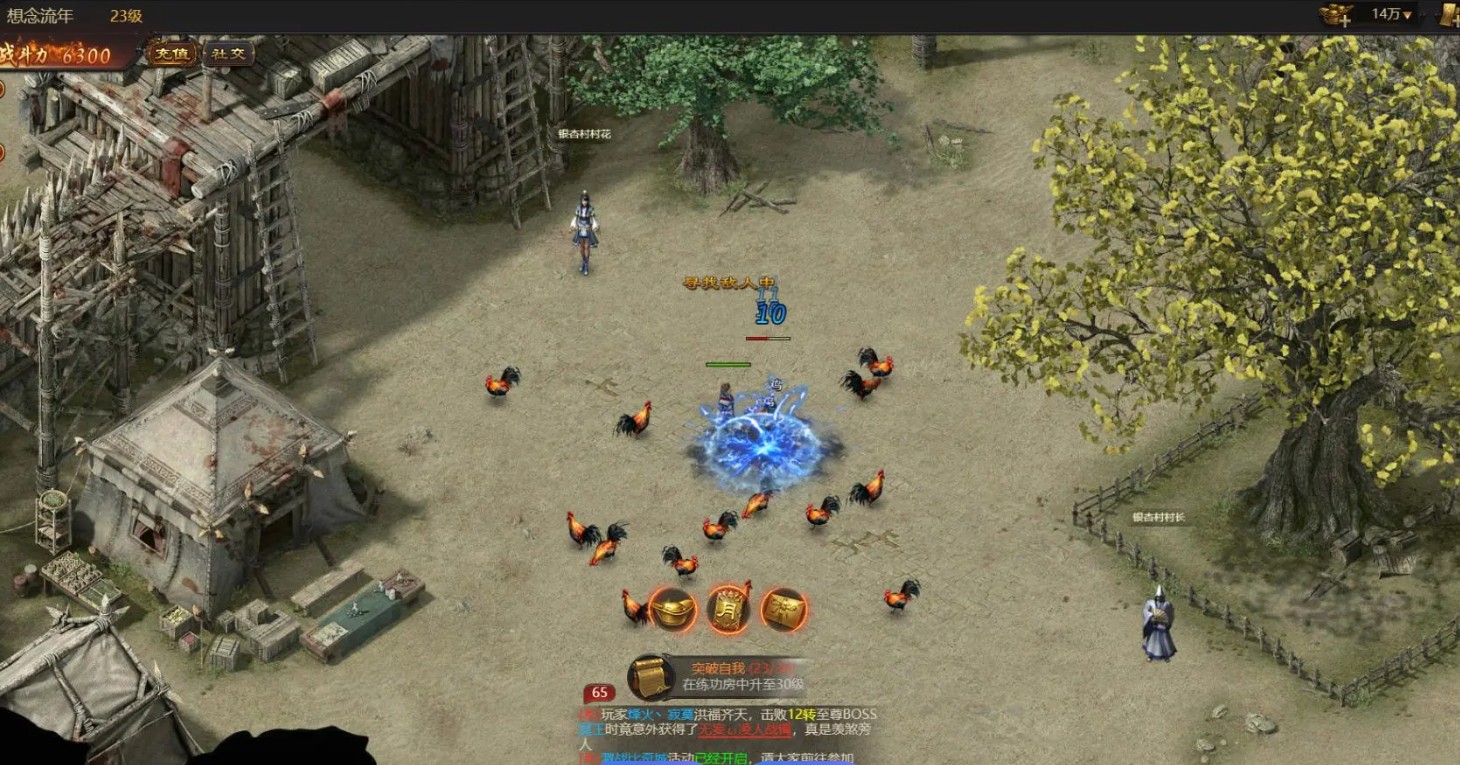Open the golden icon at top-right corner
Viewport: 1460px width, 765px height.
point(1450,14)
